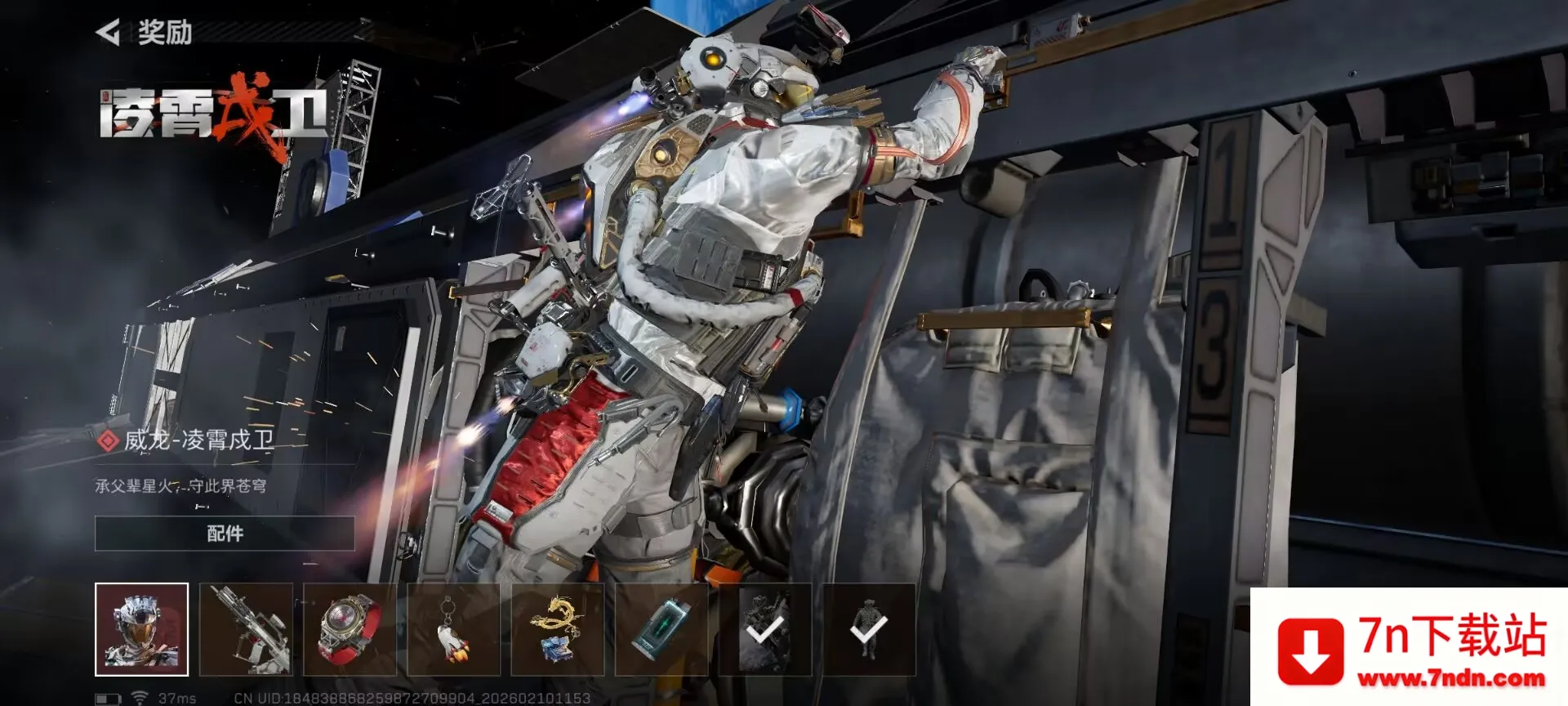Viewport: 1568px width, 706px height.
Task: Go back using the arrow beside 奖励
Action: coord(109,33)
